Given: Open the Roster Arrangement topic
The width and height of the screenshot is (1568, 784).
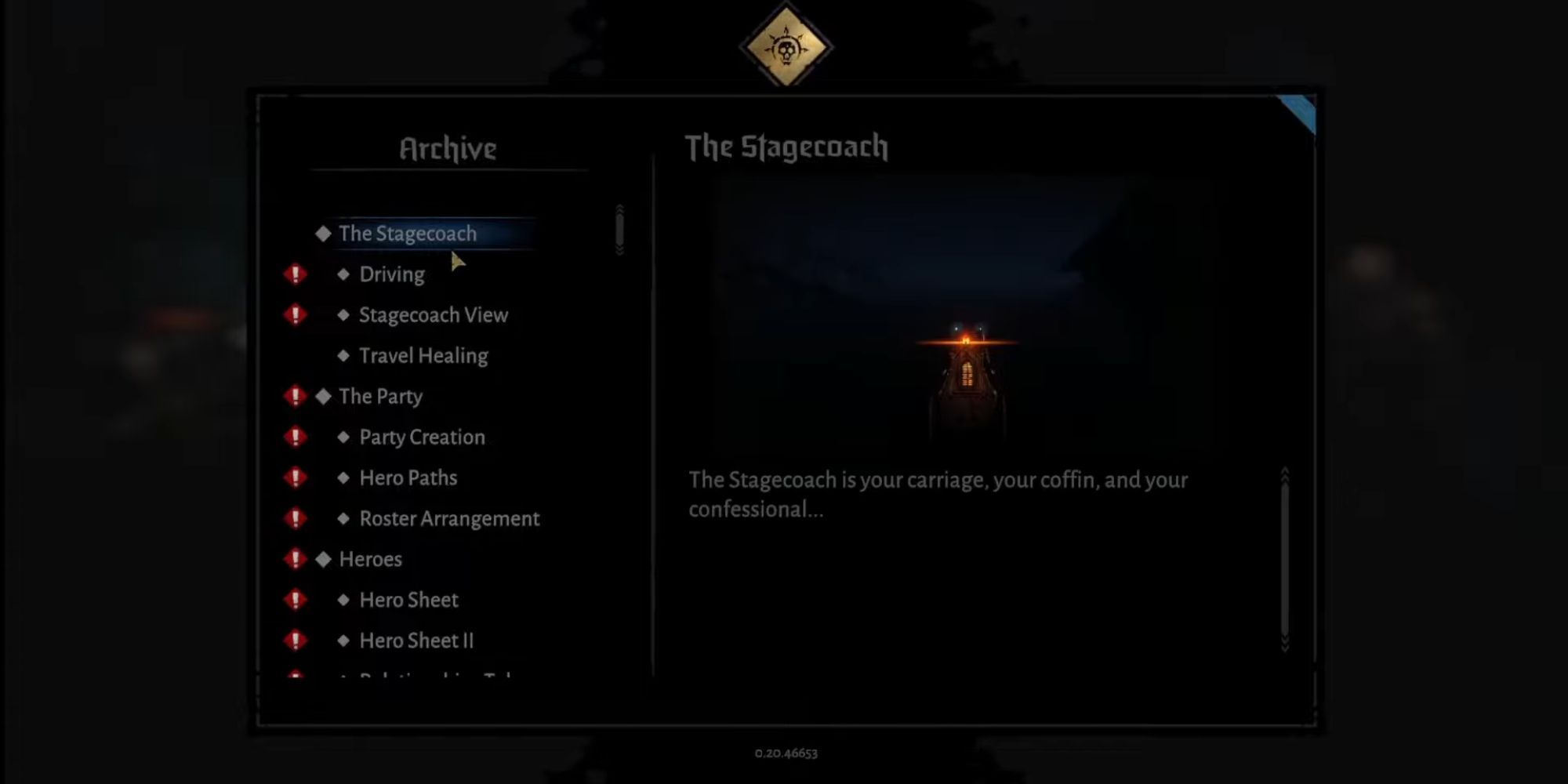Looking at the screenshot, I should (x=449, y=519).
